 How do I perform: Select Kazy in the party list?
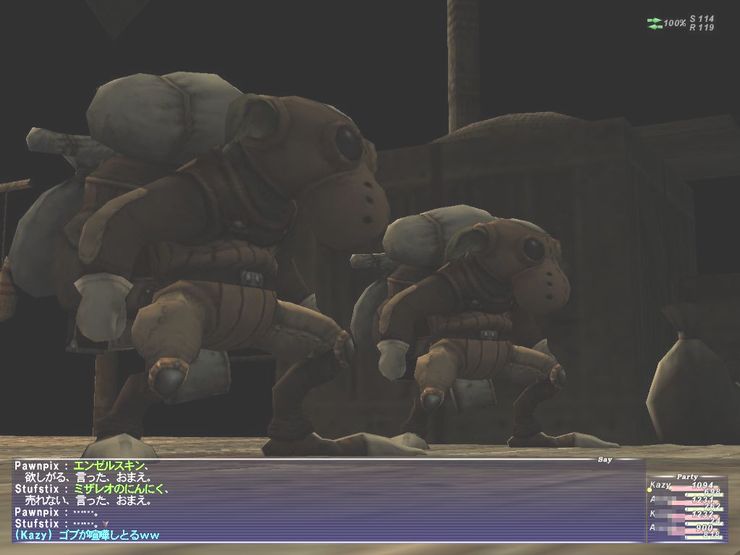(660, 485)
